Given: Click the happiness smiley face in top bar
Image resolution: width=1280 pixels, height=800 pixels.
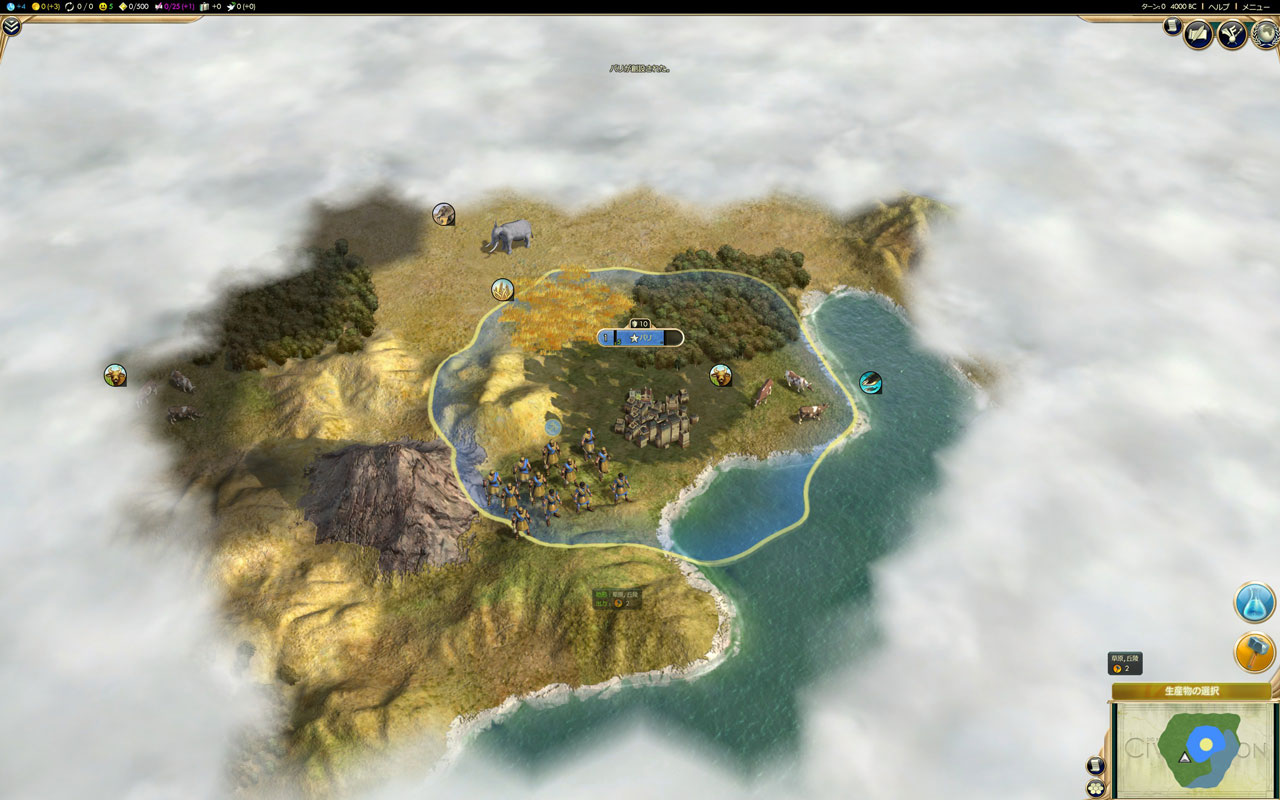Looking at the screenshot, I should pyautogui.click(x=106, y=6).
